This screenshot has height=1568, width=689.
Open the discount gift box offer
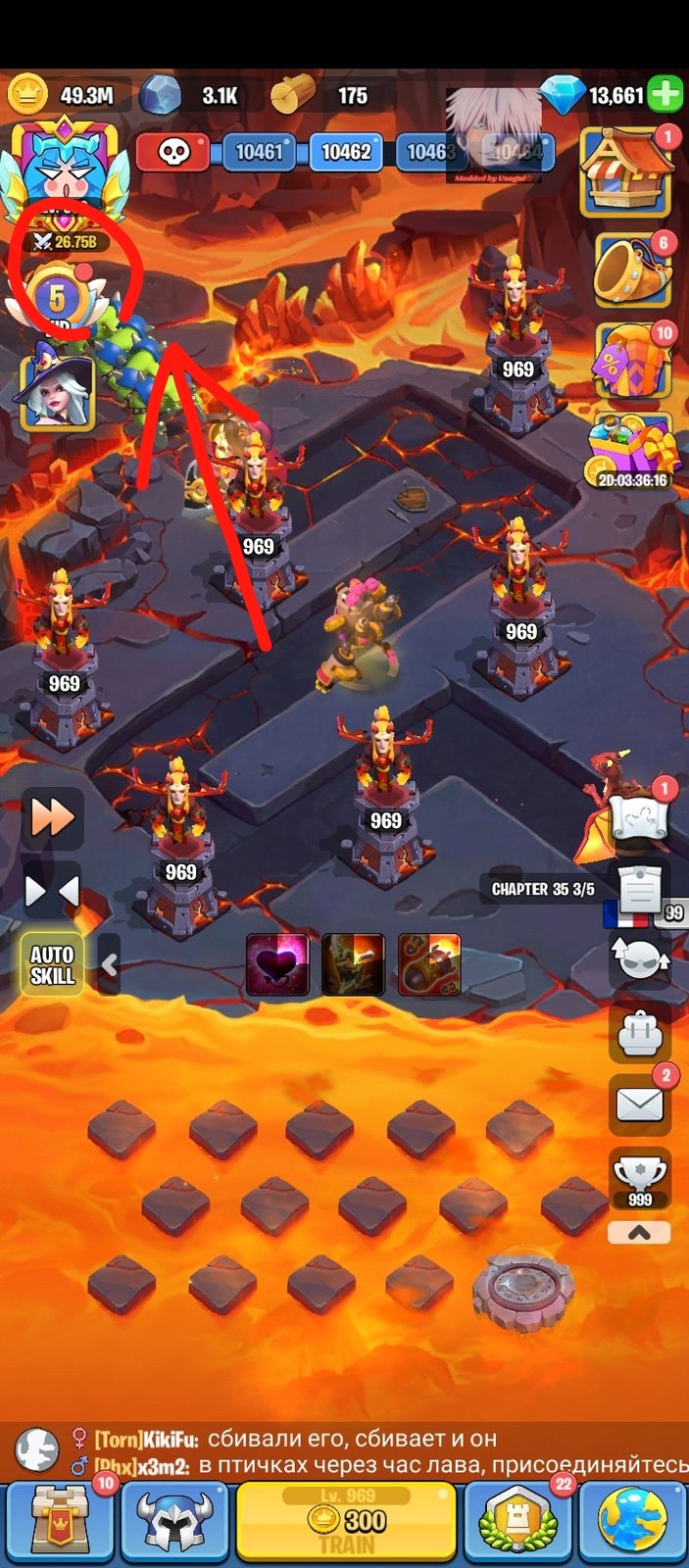click(x=633, y=360)
